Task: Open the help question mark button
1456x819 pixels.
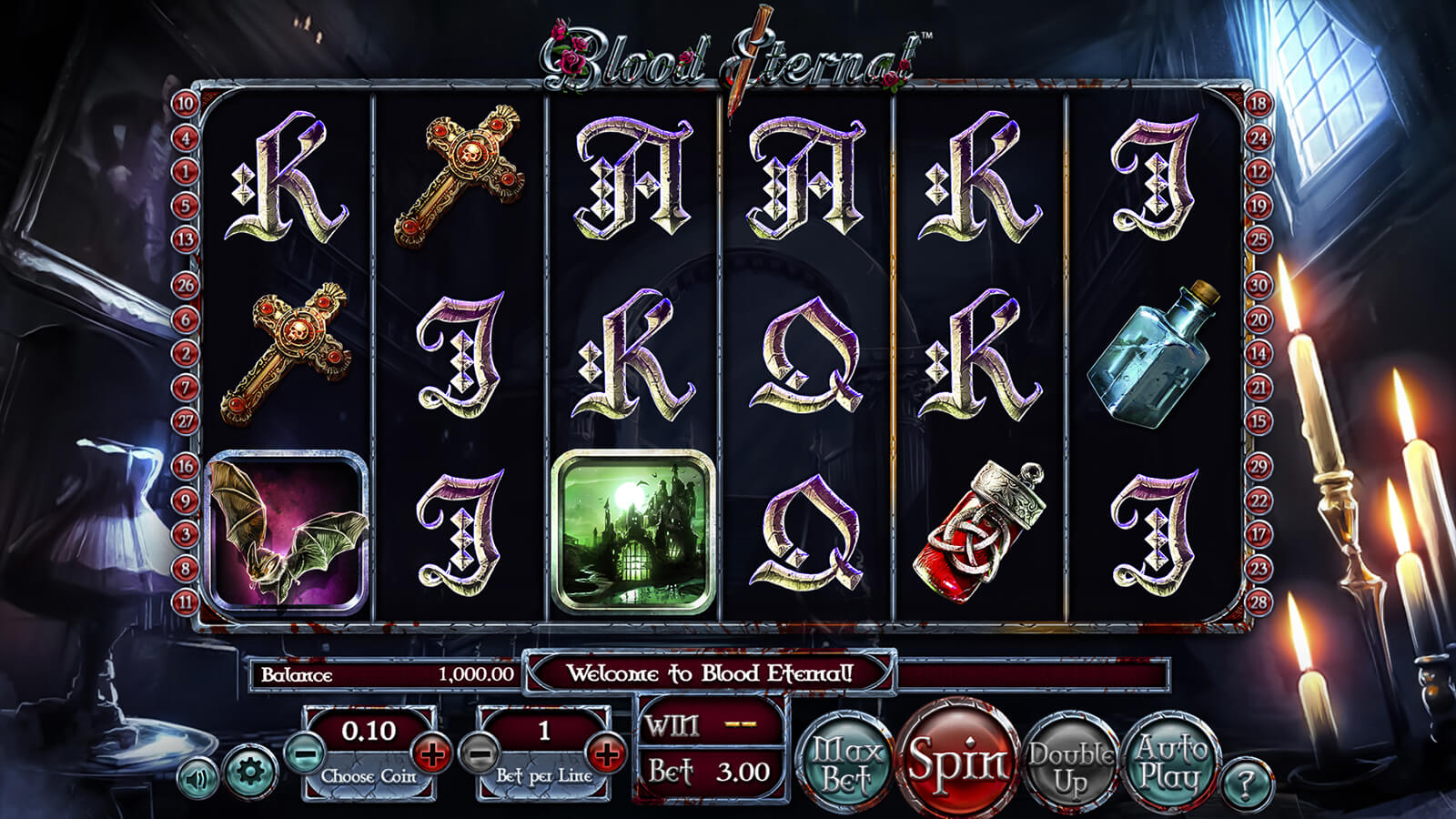Action: pyautogui.click(x=1246, y=783)
